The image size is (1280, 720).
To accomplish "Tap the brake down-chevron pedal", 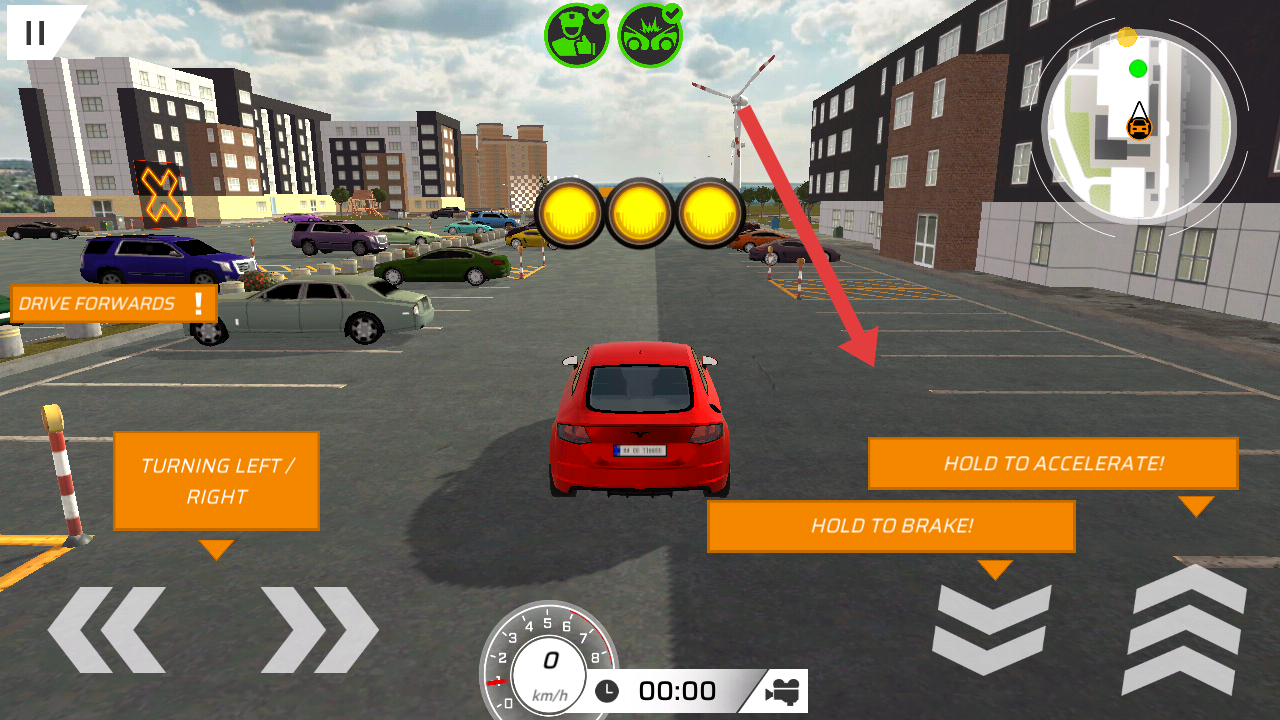I will [x=991, y=629].
